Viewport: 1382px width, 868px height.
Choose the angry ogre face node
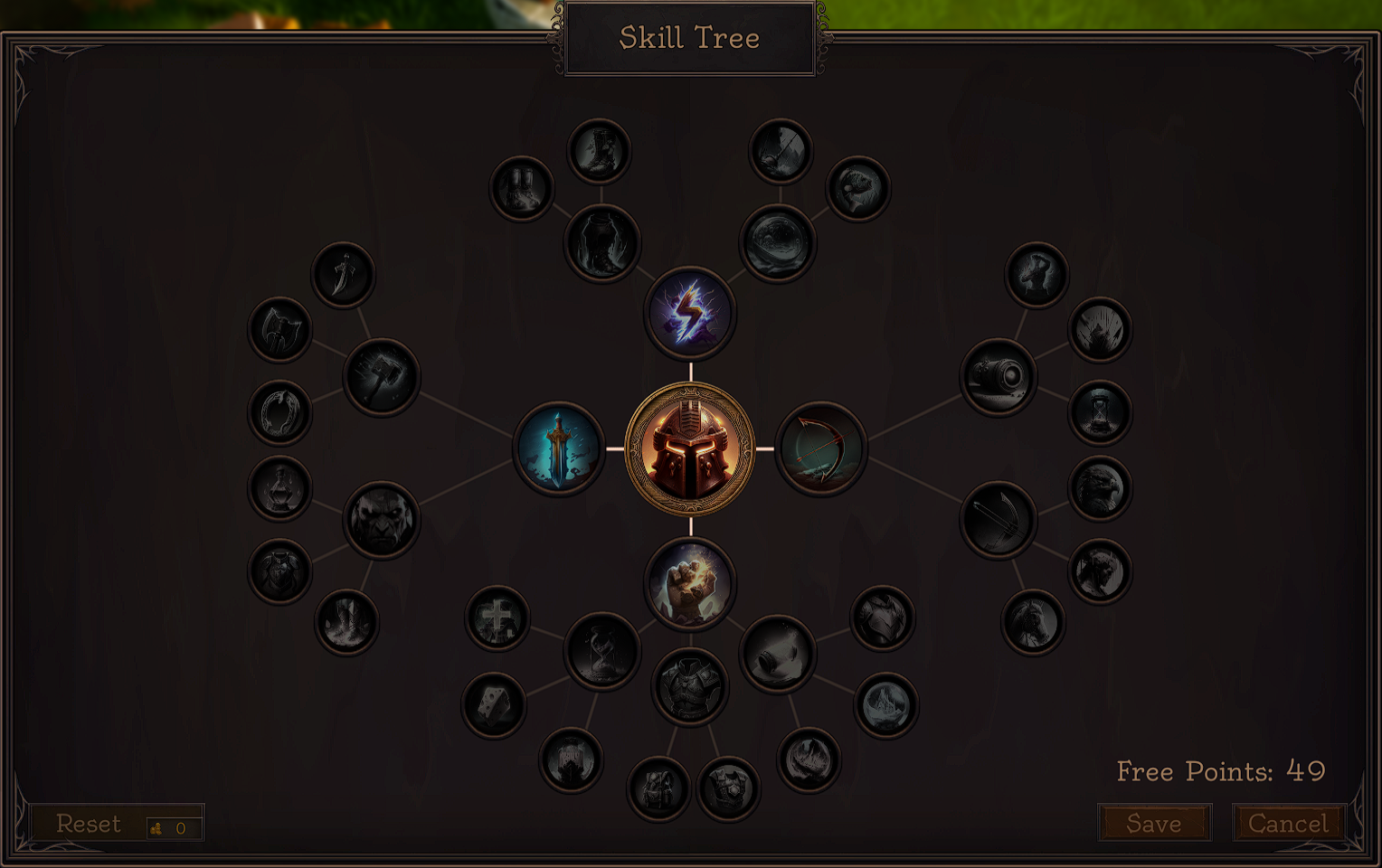click(381, 520)
